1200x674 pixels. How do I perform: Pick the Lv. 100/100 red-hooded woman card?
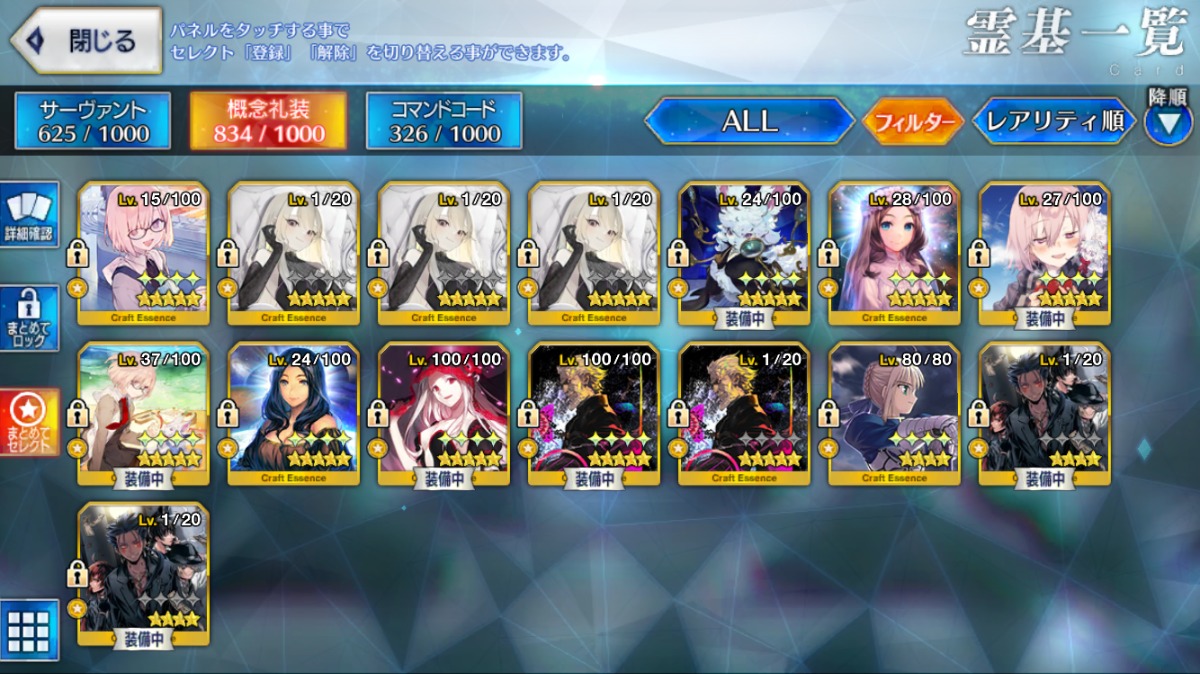(x=444, y=414)
